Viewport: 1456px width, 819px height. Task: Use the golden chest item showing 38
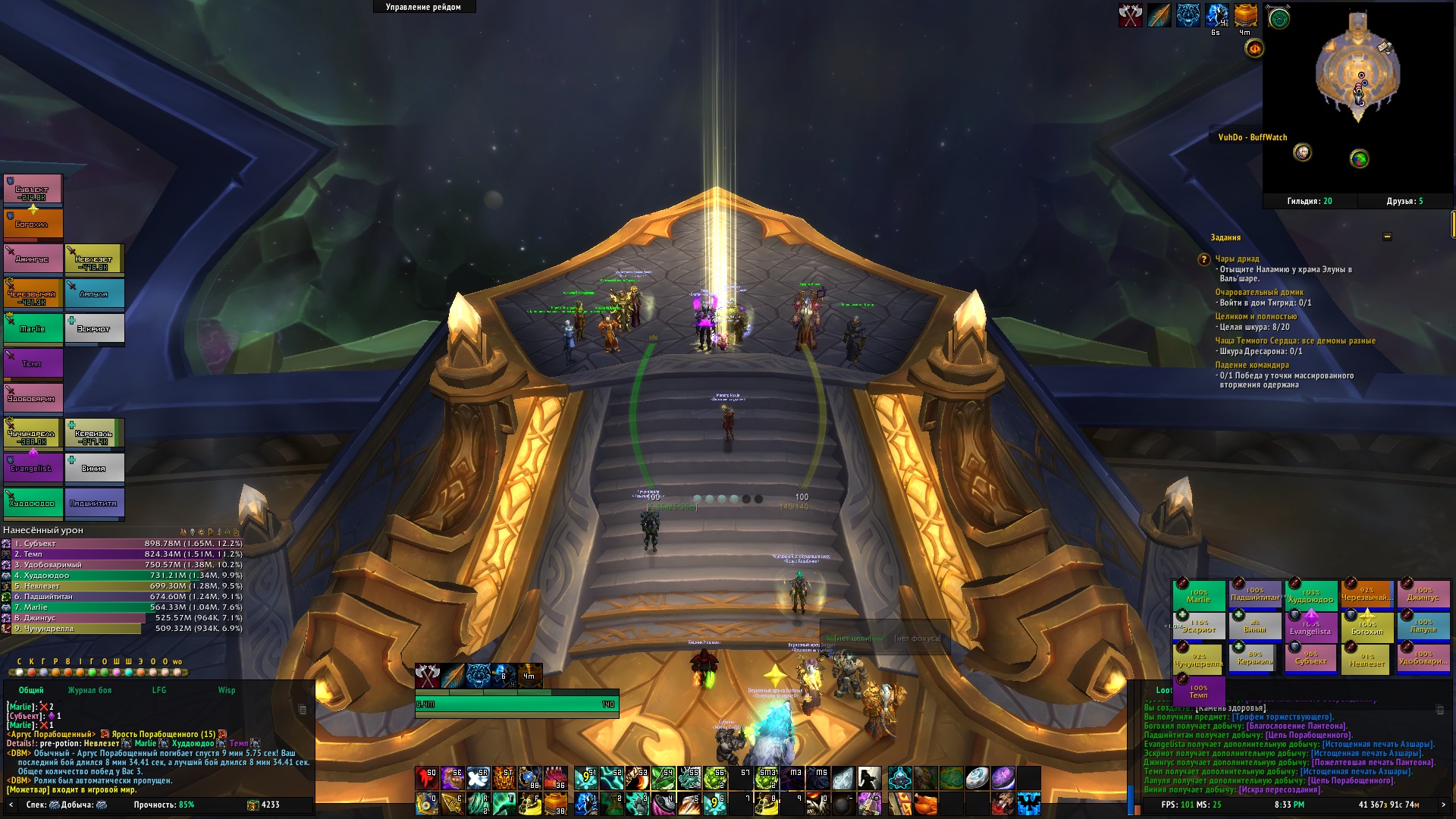coord(556,802)
